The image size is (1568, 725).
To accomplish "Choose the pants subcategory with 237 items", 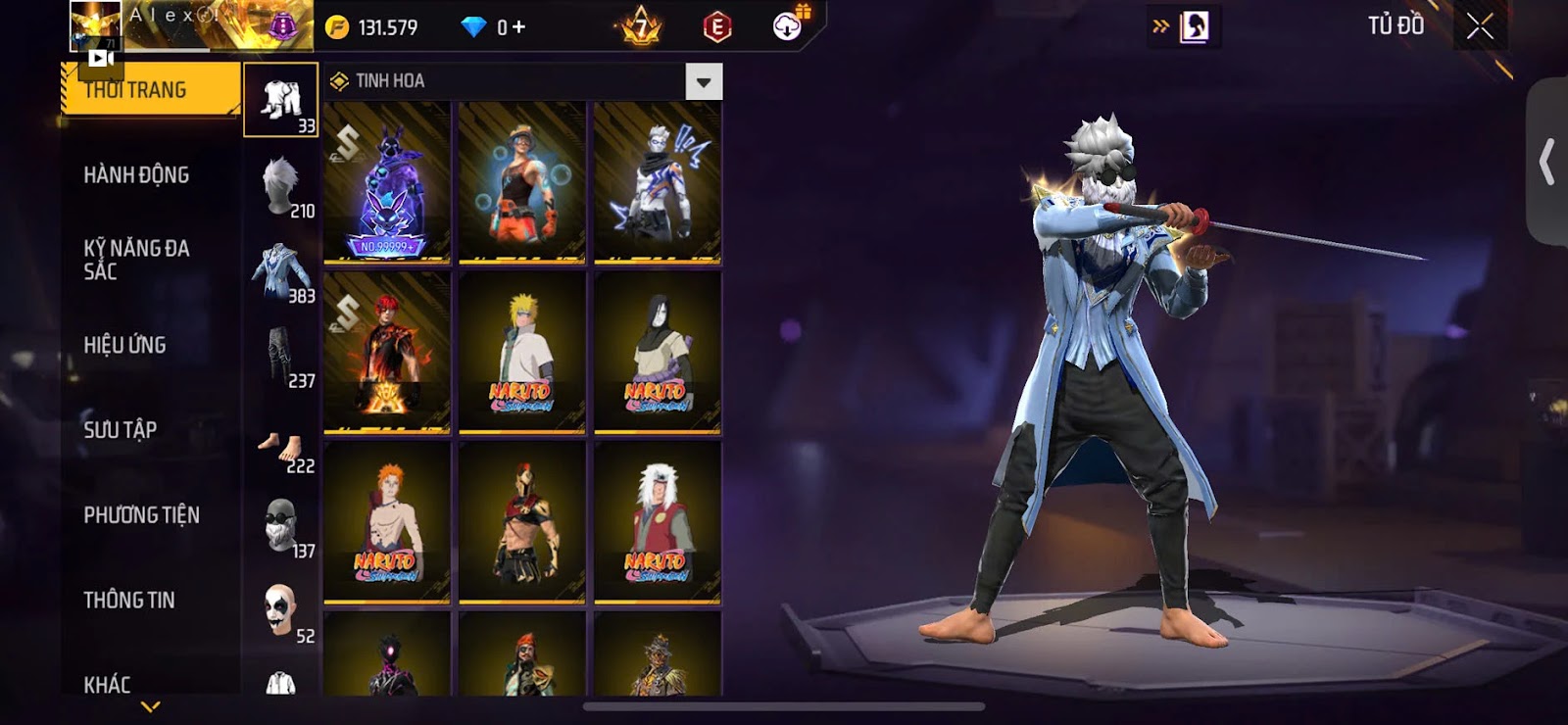I will pos(282,357).
